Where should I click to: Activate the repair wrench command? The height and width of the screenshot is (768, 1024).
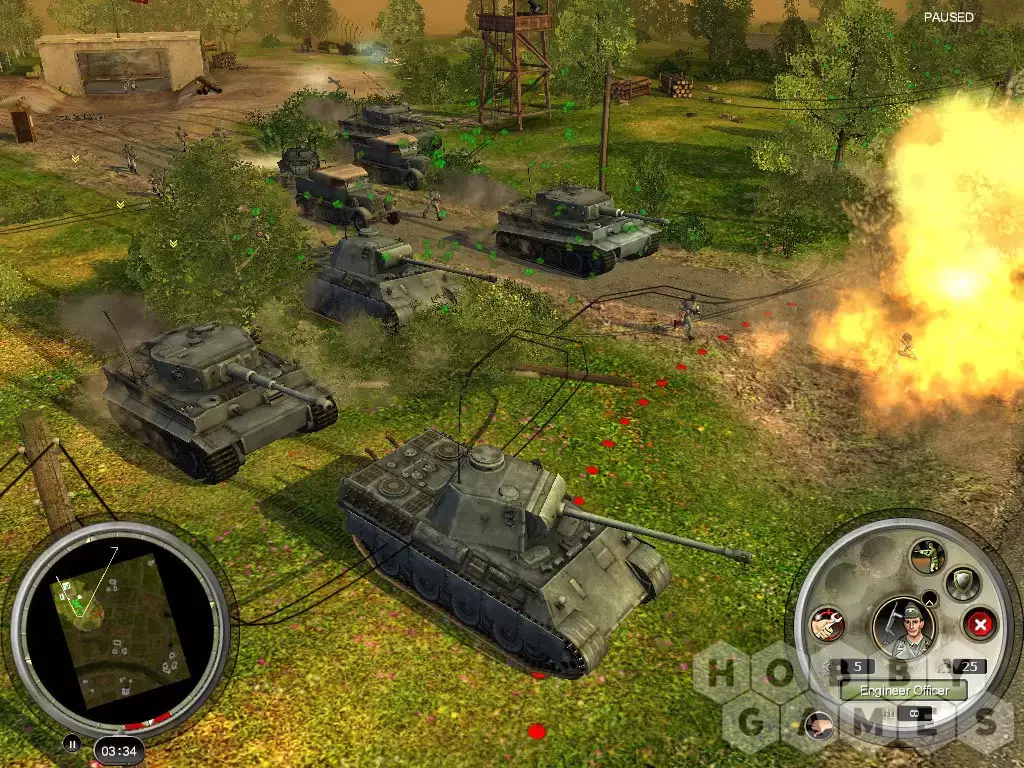click(828, 624)
